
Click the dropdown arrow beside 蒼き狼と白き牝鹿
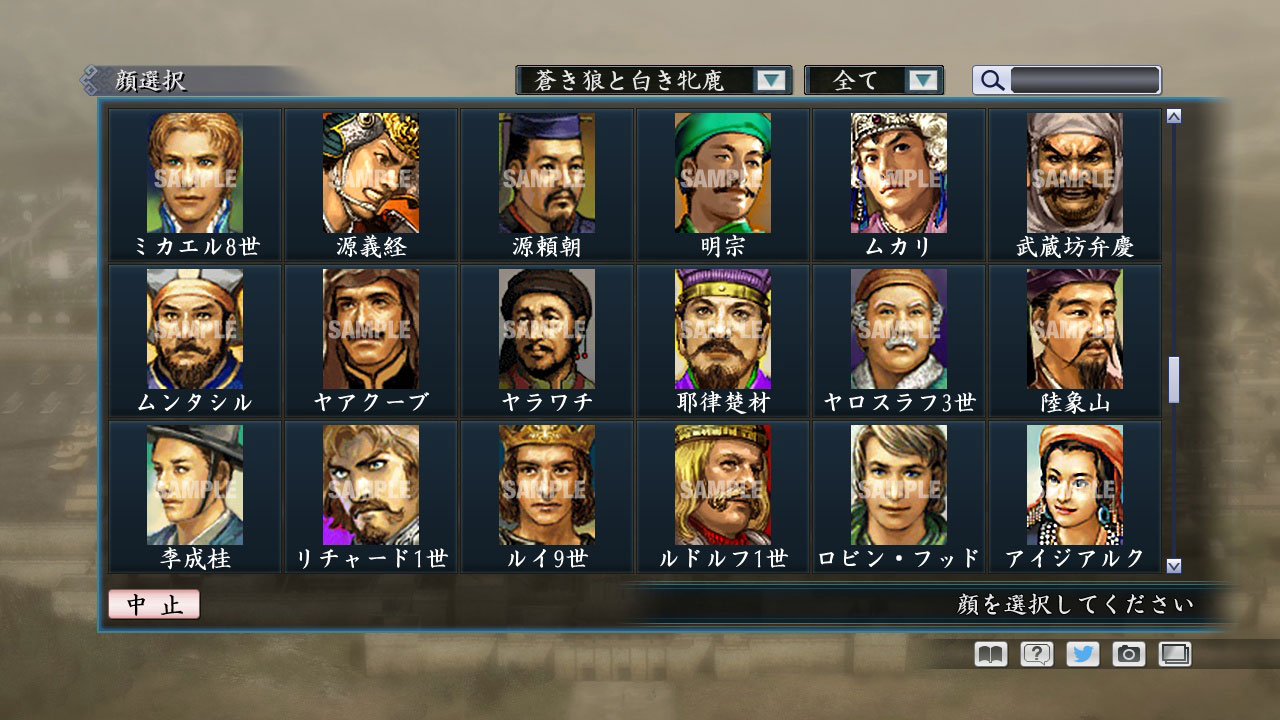click(x=771, y=79)
